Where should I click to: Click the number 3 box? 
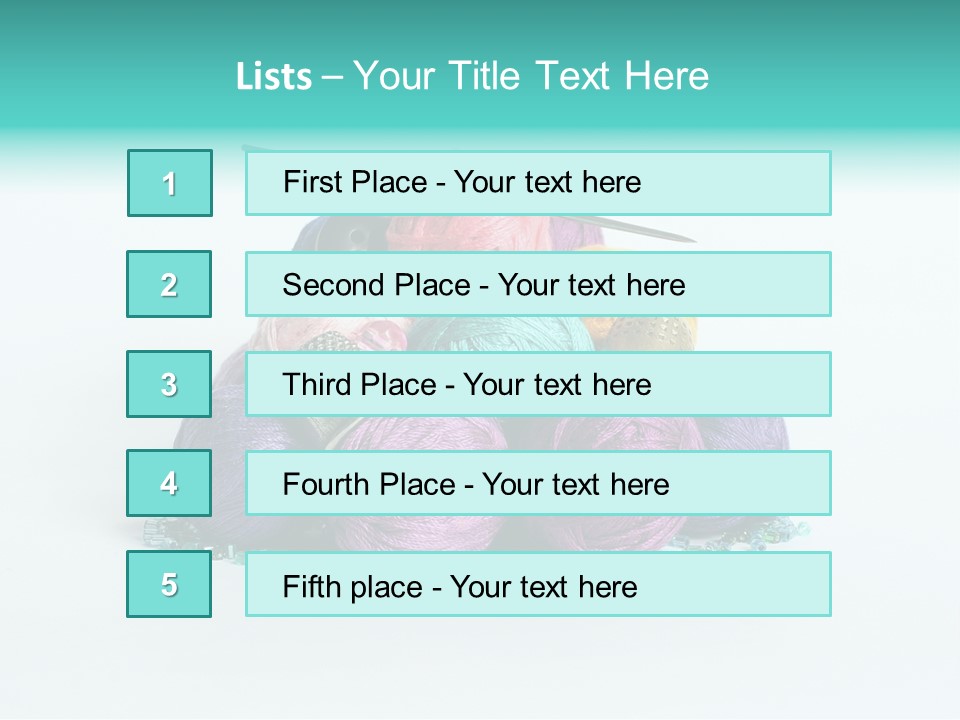169,384
